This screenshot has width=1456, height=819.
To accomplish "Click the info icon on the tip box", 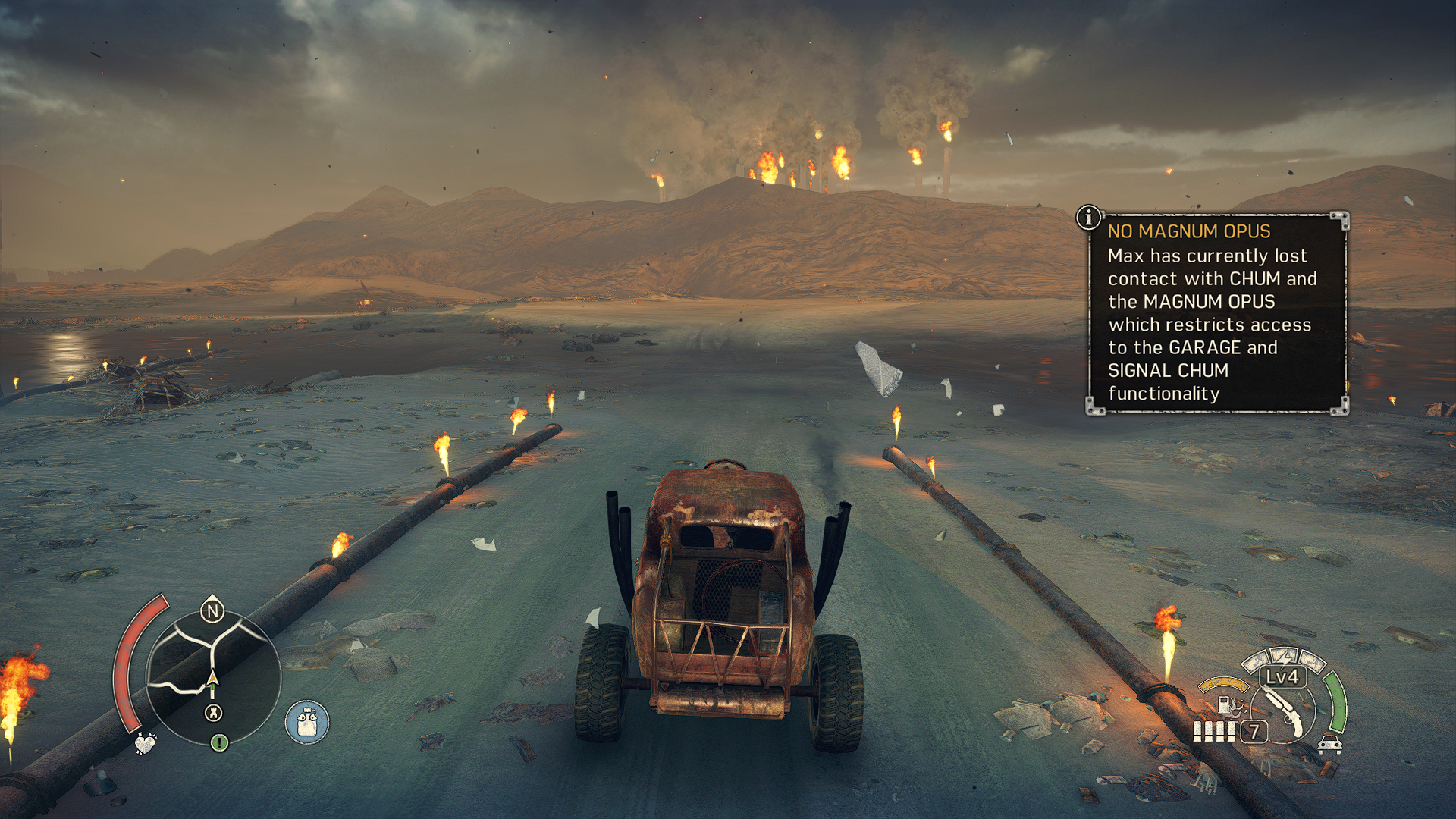I will pos(1089,218).
